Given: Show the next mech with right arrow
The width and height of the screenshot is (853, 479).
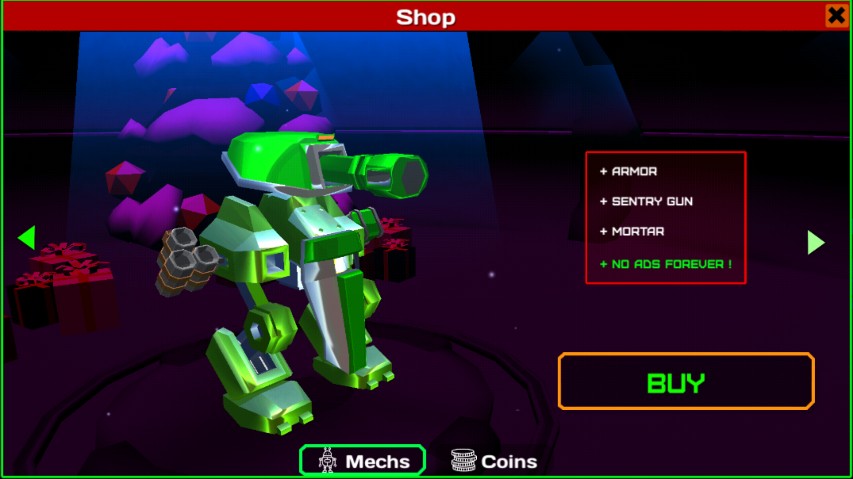Looking at the screenshot, I should tap(816, 242).
